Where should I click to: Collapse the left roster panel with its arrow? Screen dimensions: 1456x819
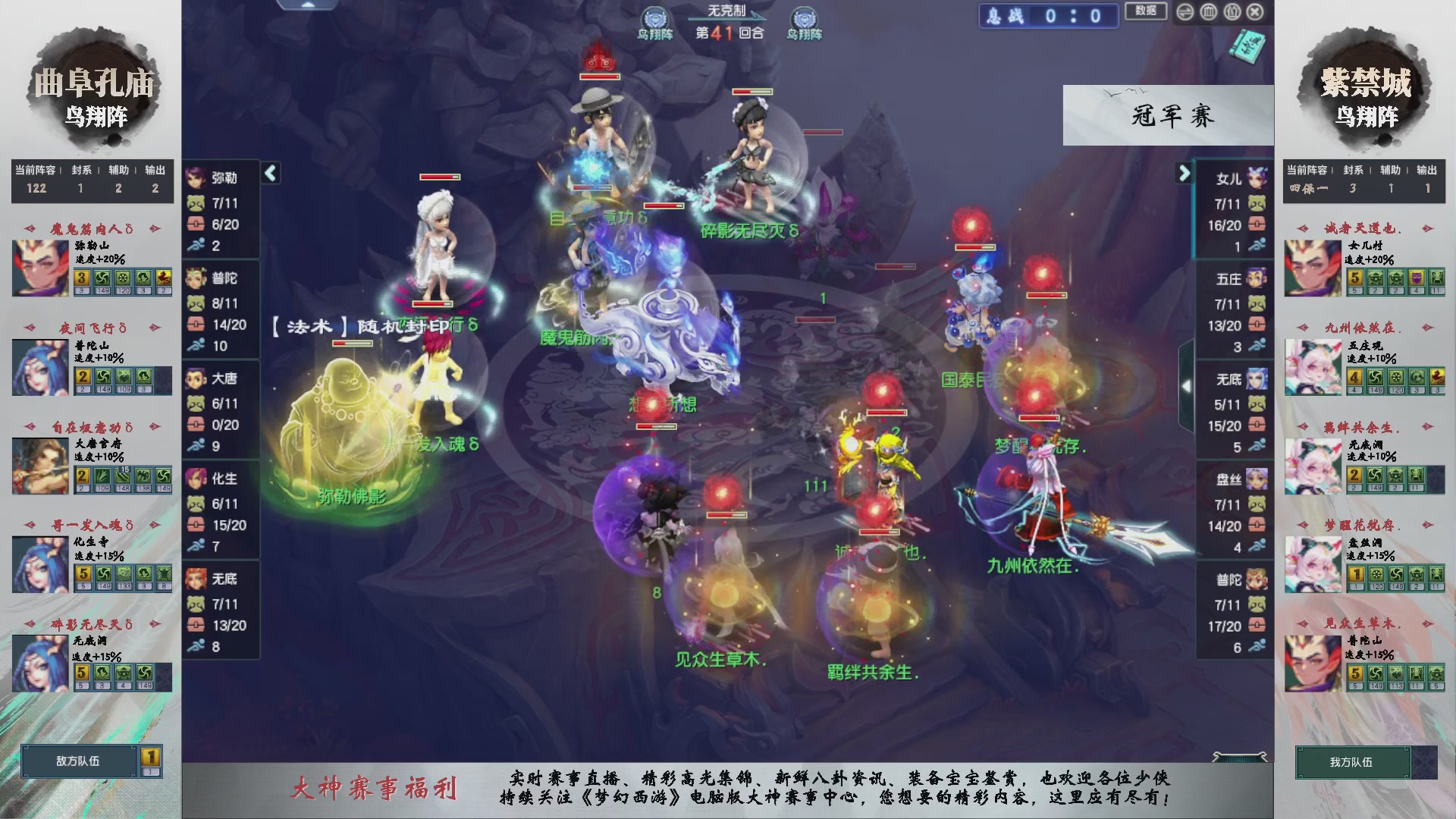[x=269, y=173]
